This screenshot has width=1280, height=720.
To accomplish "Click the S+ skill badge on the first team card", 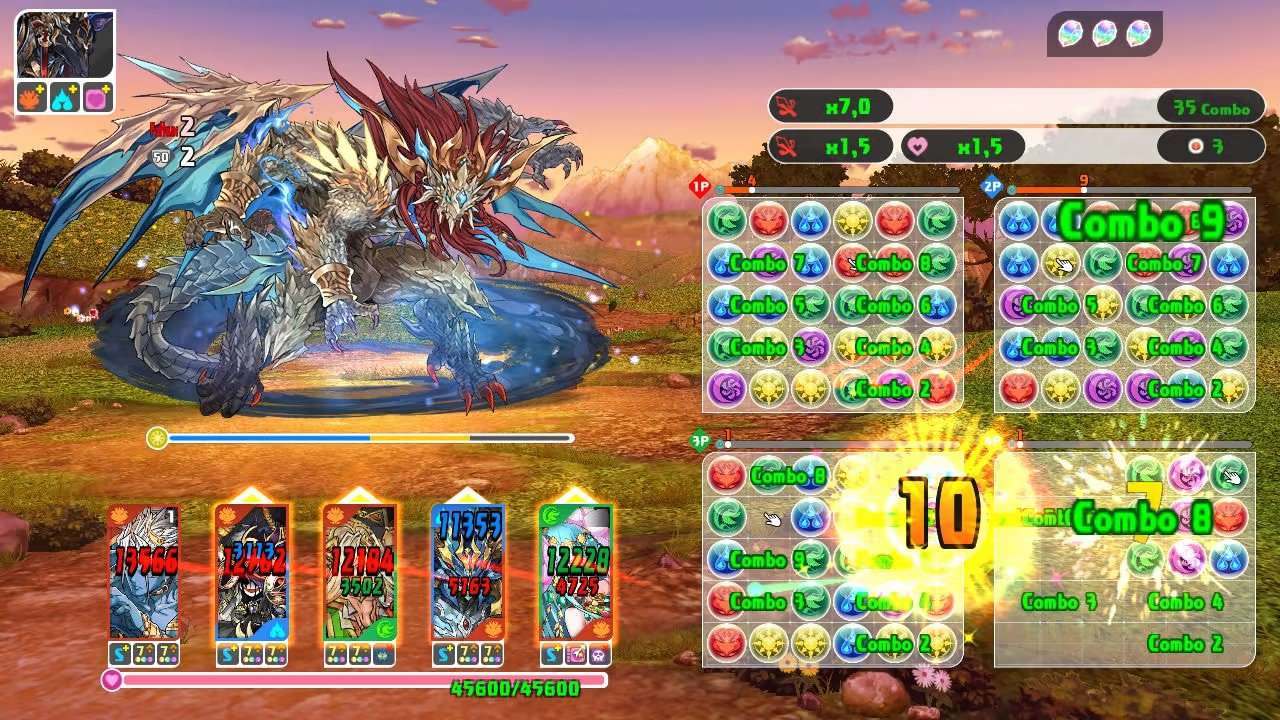I will point(120,654).
